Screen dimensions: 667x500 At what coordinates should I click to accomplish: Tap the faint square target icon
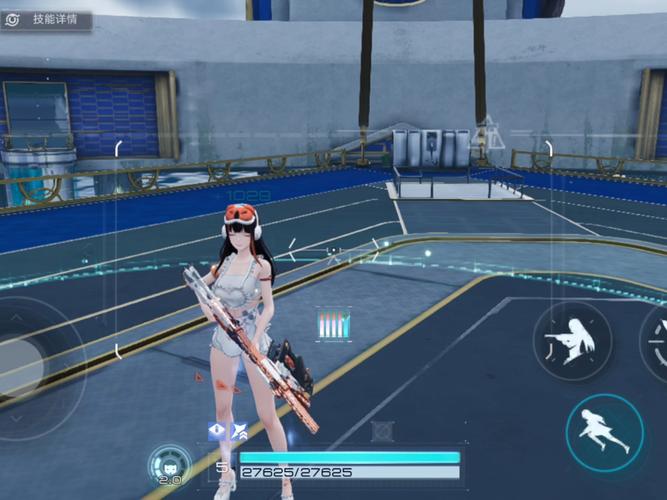point(382,432)
